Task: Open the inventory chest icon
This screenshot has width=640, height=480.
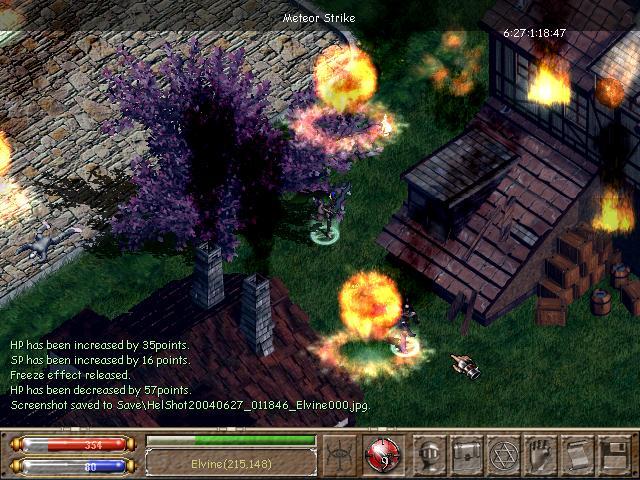Action: point(467,453)
